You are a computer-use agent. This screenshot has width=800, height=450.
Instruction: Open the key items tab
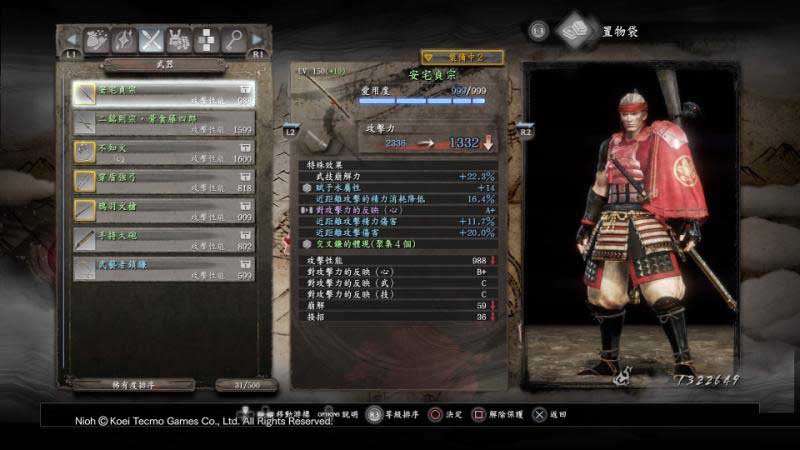(x=233, y=40)
